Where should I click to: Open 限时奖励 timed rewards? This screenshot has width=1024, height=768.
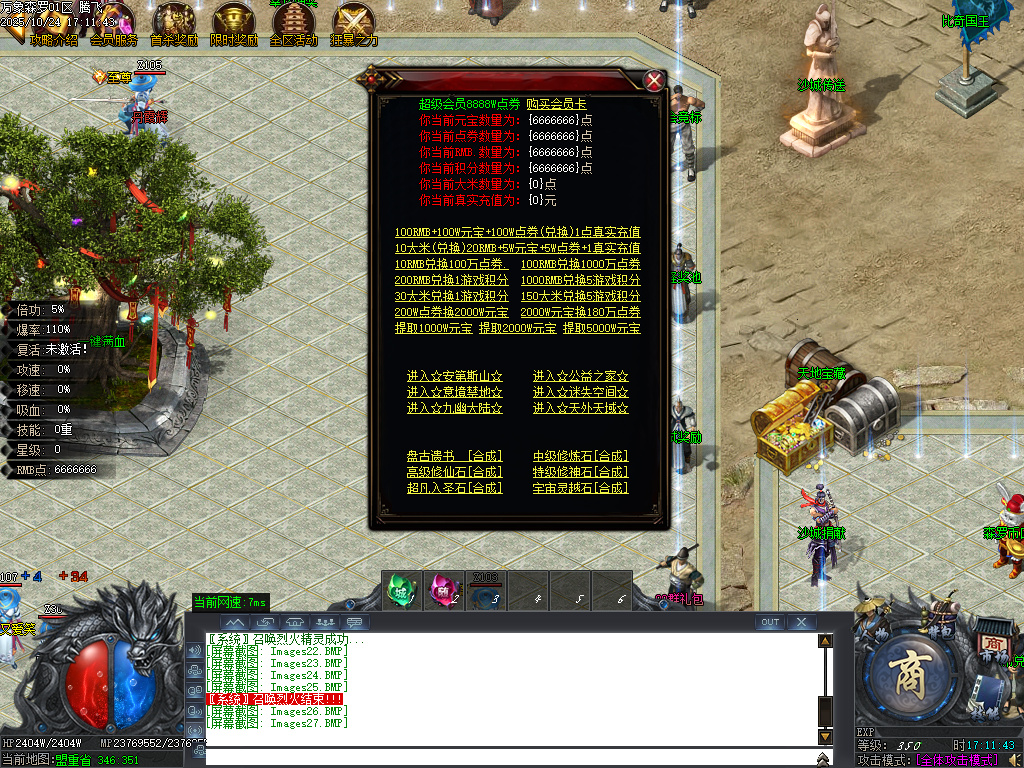pos(234,27)
